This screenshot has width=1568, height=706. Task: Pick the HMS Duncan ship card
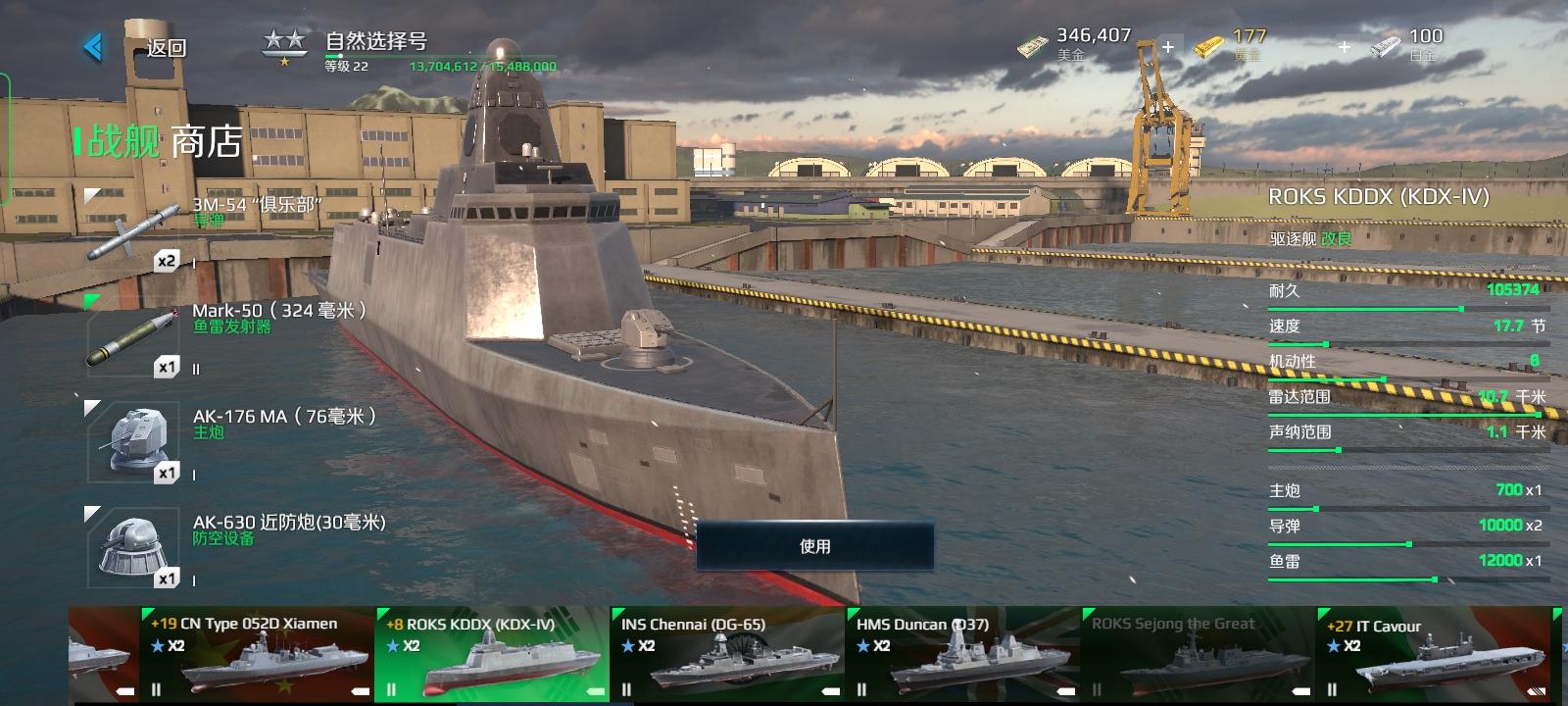point(961,655)
